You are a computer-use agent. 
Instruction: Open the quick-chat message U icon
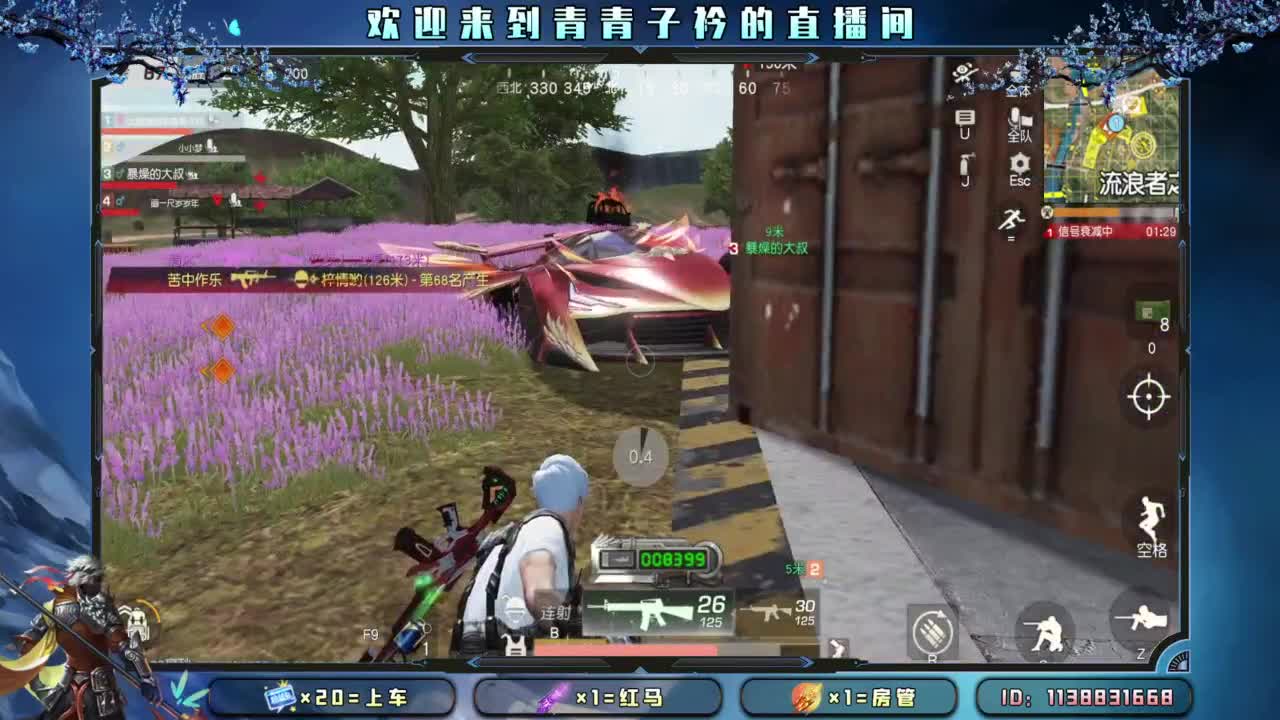pyautogui.click(x=966, y=120)
